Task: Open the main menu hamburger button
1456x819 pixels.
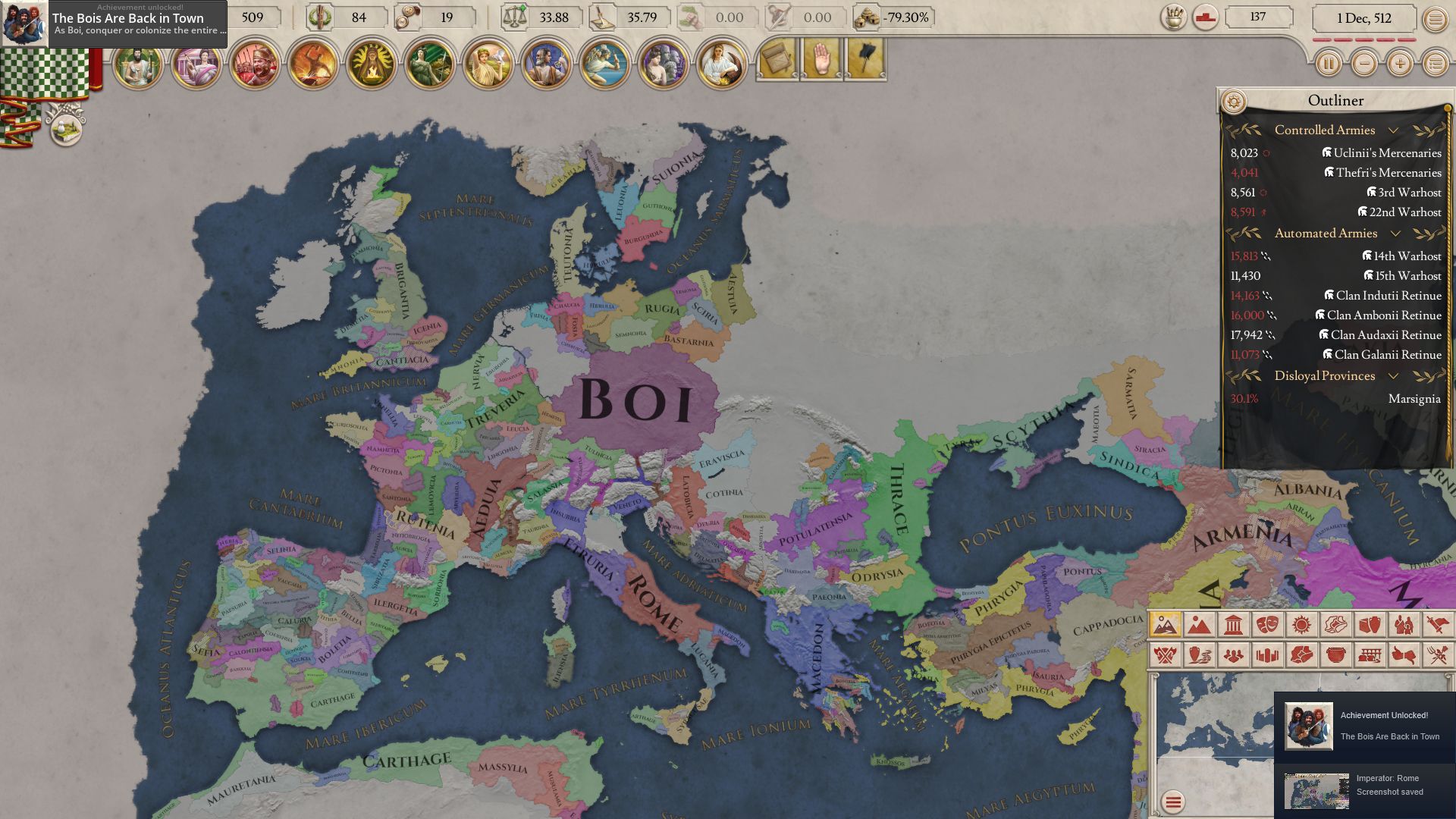Action: pos(1439,17)
